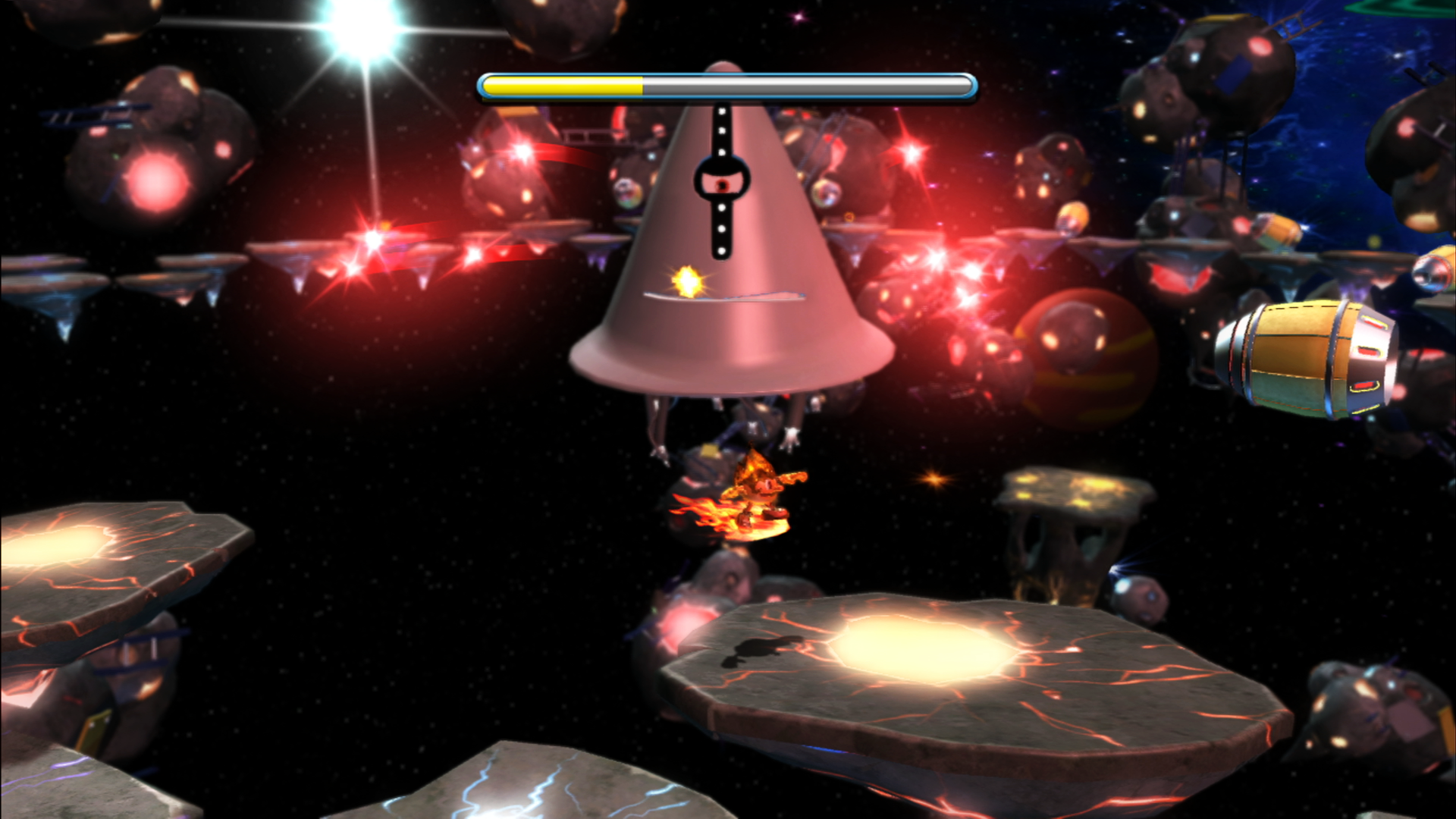The width and height of the screenshot is (1456, 819).
Task: Click the boss's eye on the cone
Action: [721, 182]
